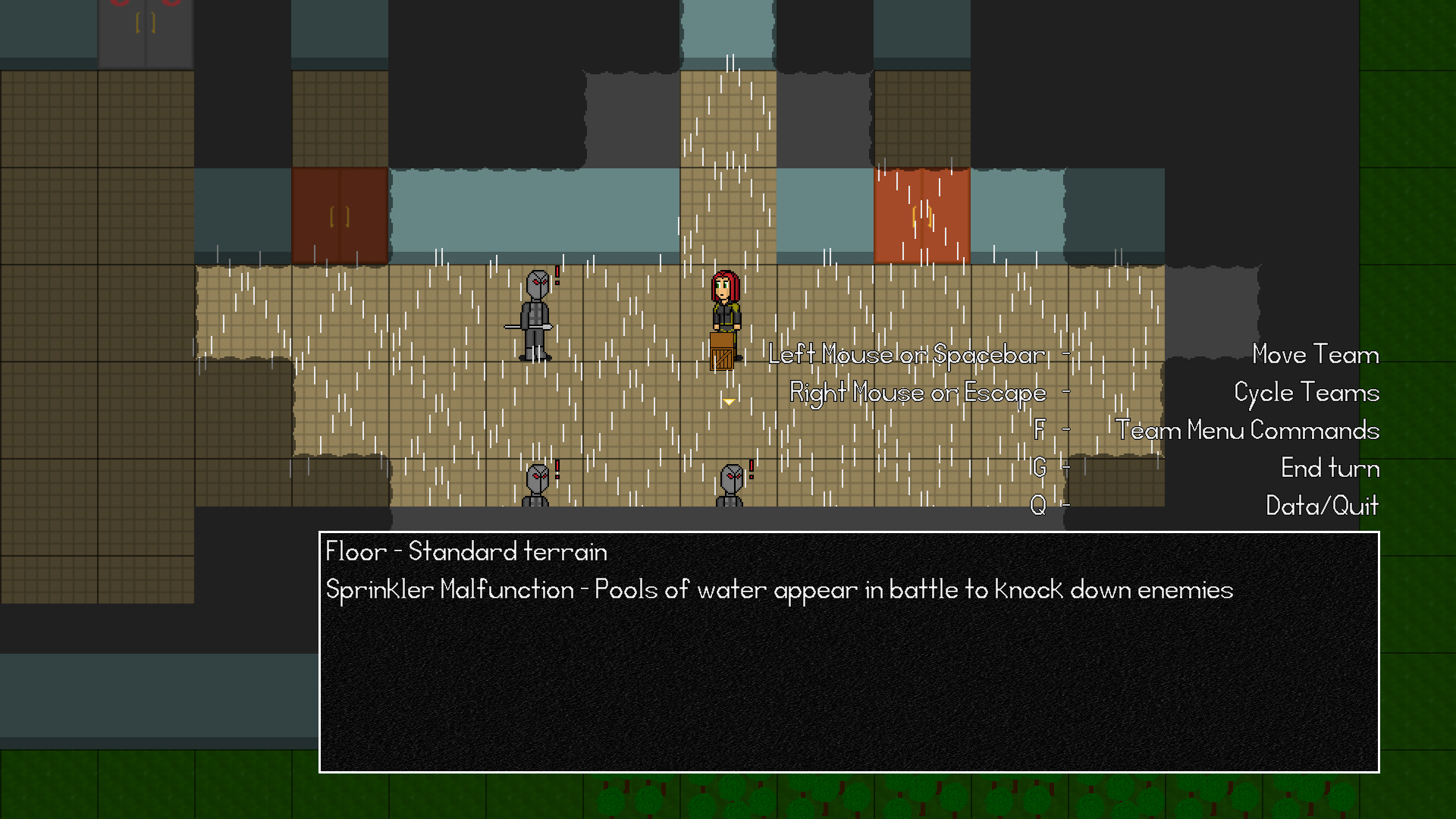The width and height of the screenshot is (1456, 819).
Task: Click the masked swordsman enemy
Action: [x=535, y=315]
